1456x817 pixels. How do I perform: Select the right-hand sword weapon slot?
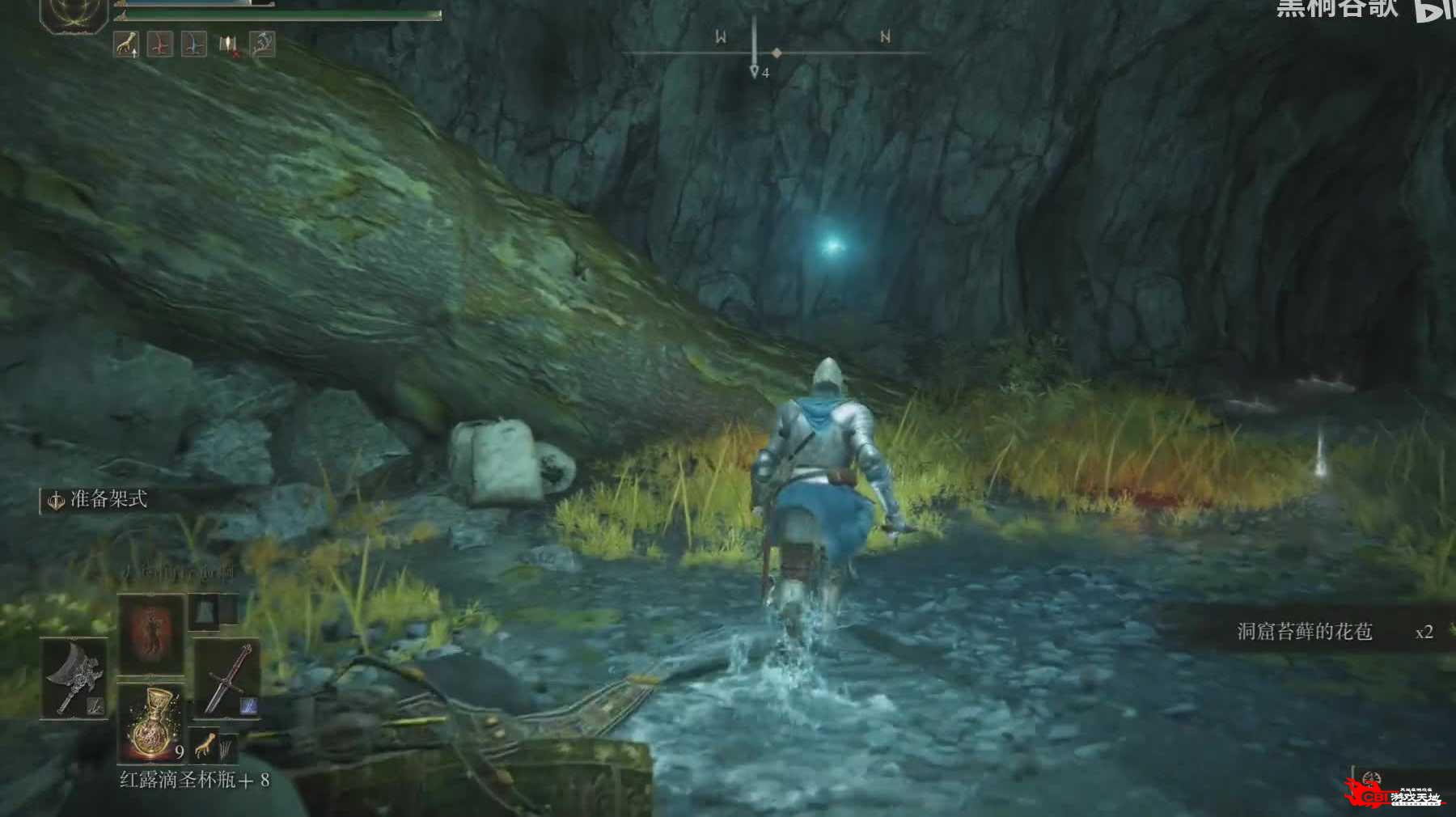227,678
